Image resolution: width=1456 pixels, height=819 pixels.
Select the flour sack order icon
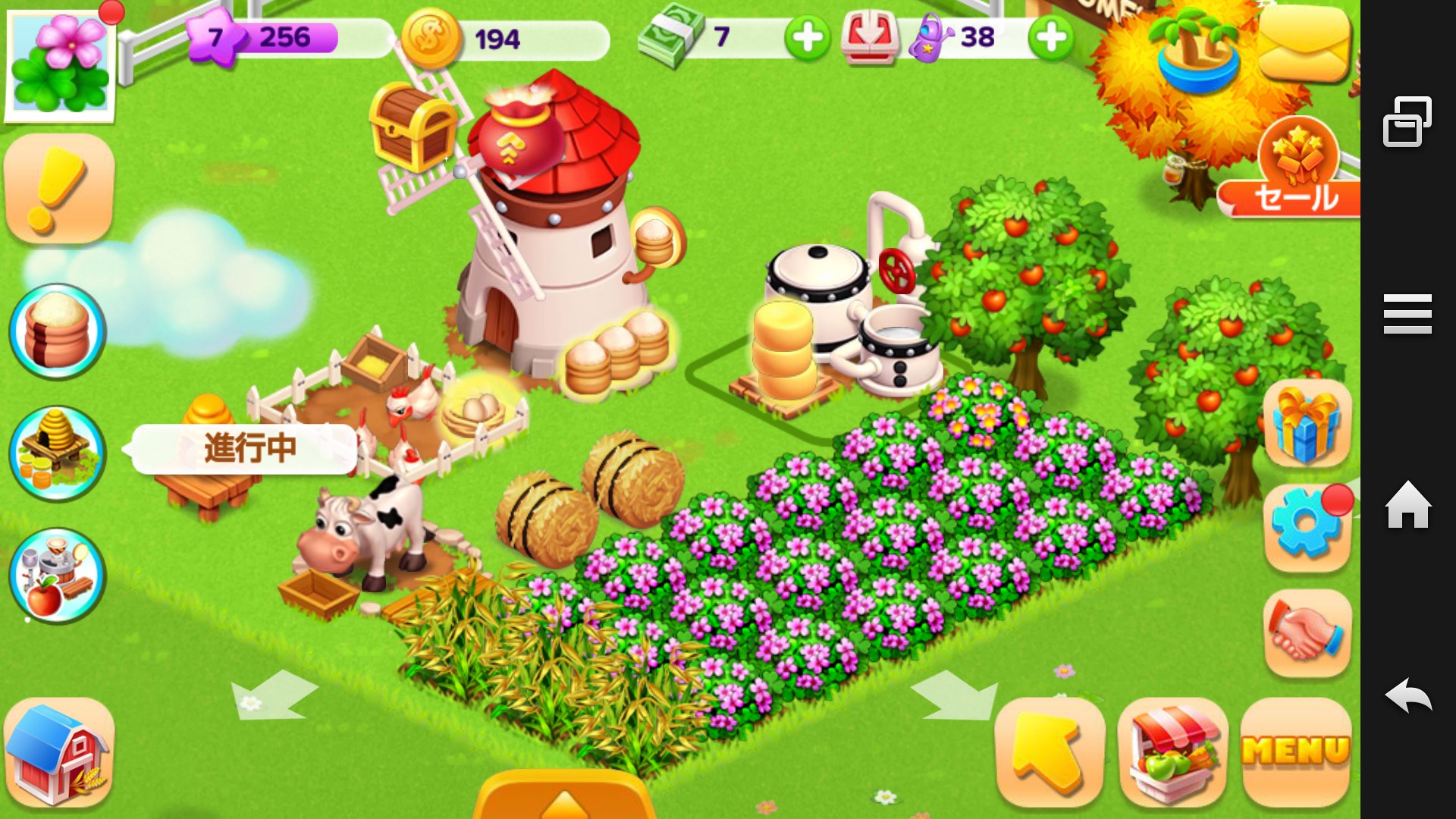[58, 331]
